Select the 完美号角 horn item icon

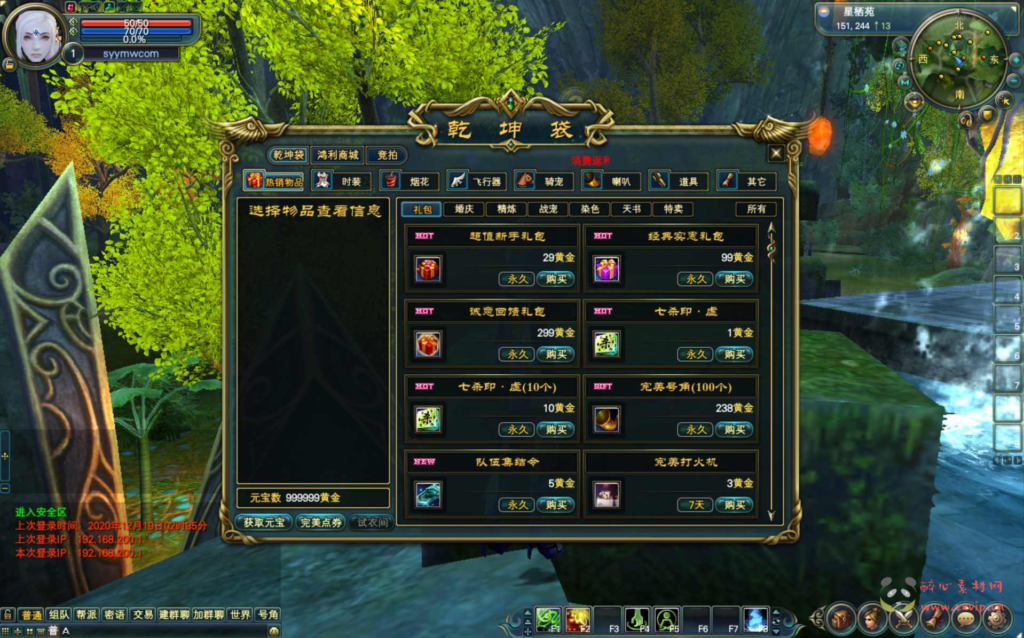click(606, 419)
